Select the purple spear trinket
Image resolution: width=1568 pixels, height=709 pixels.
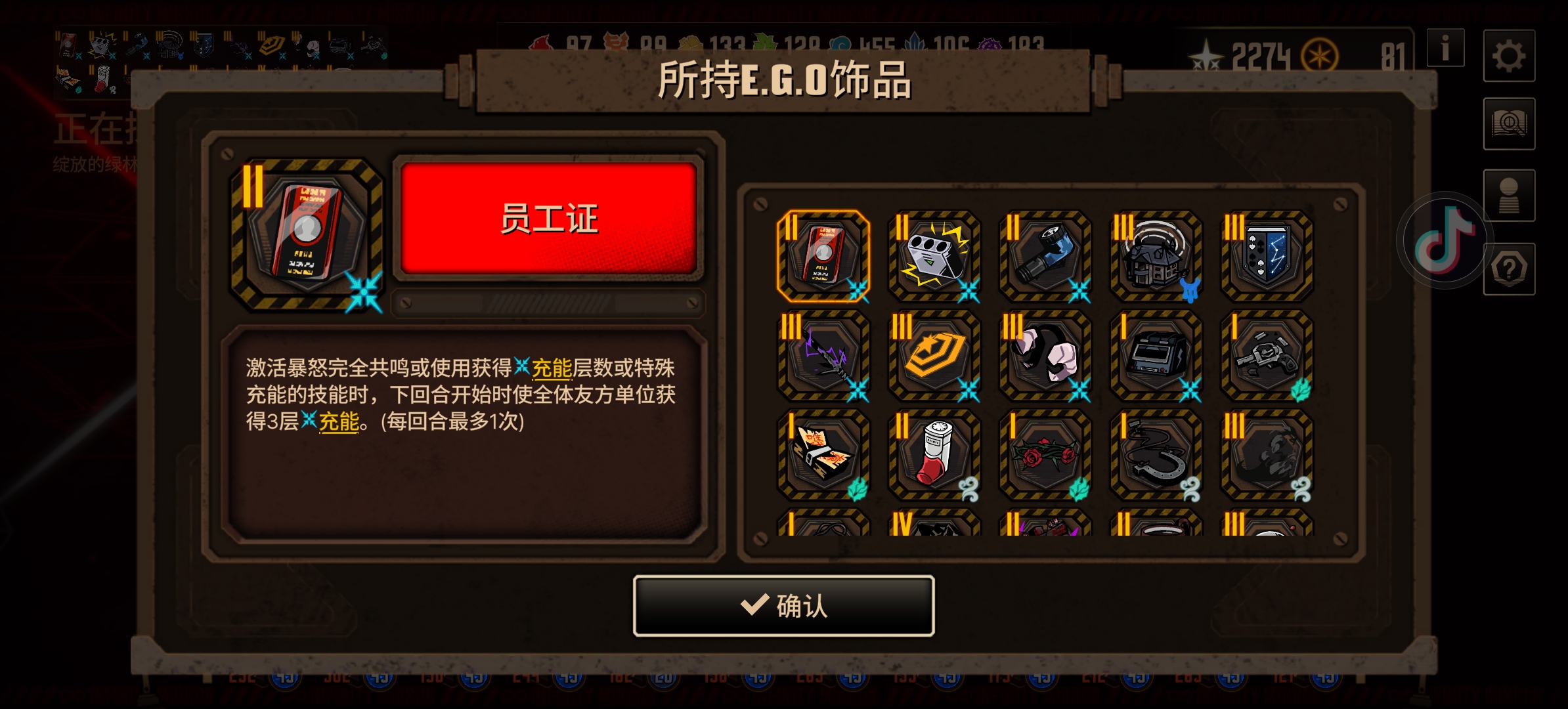[824, 356]
